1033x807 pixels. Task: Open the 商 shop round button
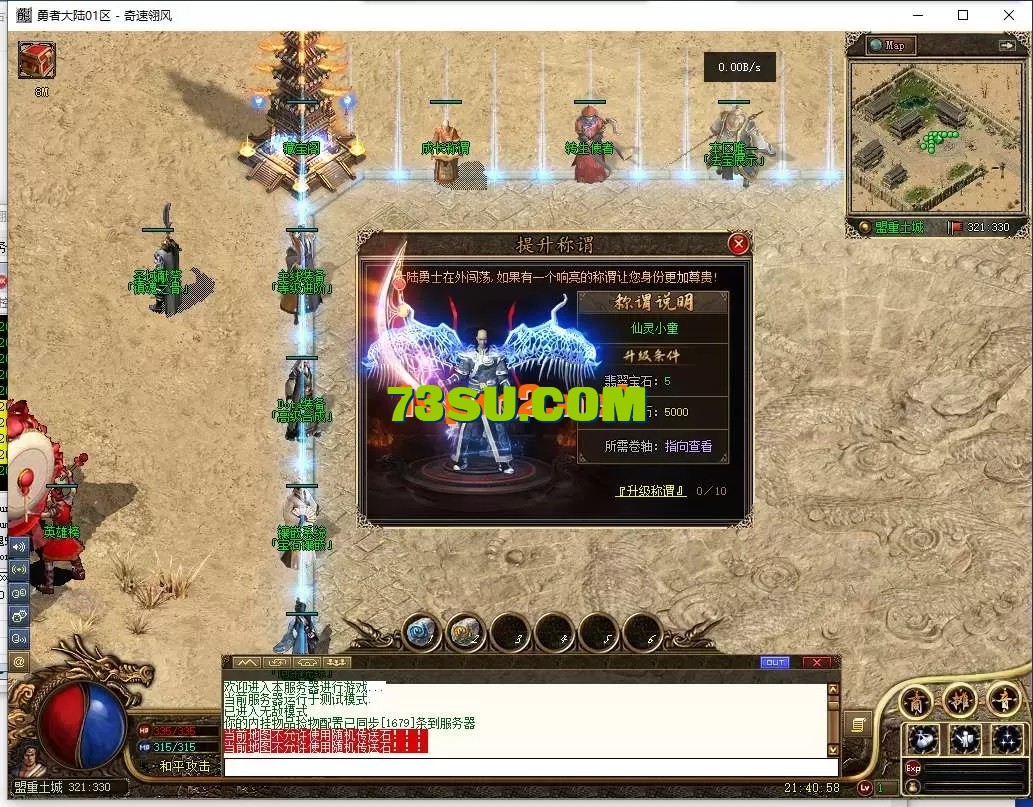916,701
